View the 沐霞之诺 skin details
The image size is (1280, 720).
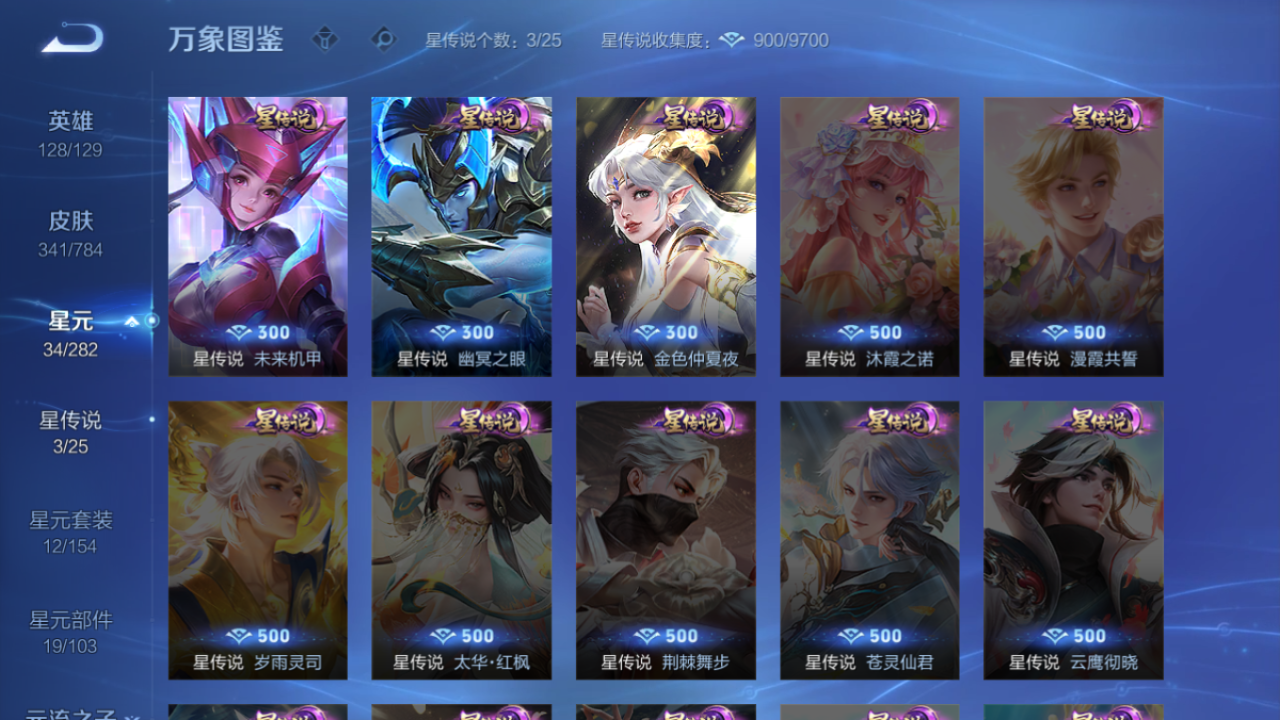click(x=869, y=235)
